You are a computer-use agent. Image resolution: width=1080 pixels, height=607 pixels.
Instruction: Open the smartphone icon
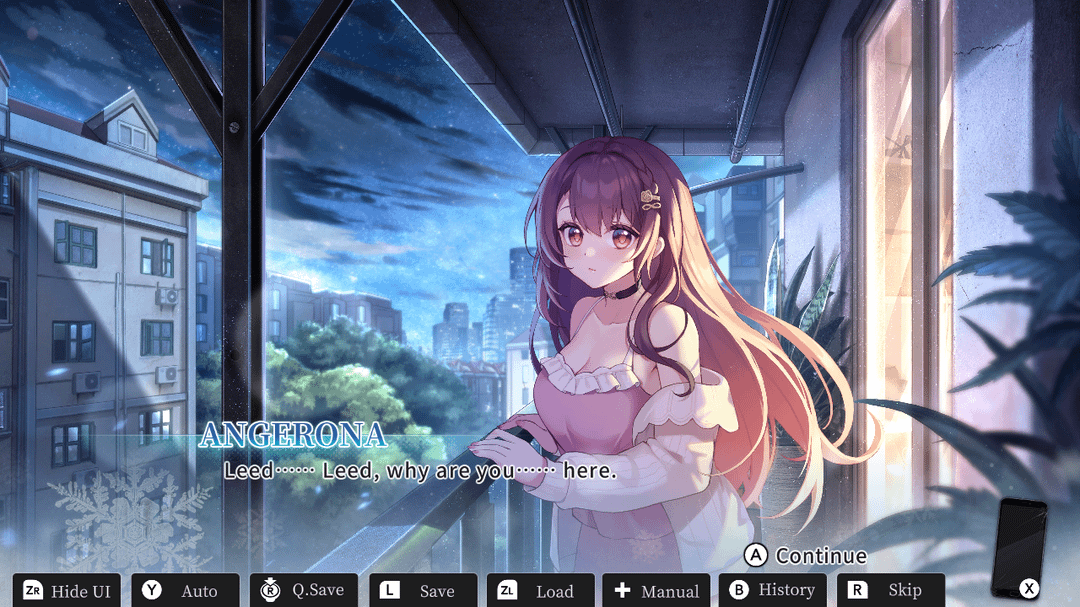click(x=1017, y=546)
